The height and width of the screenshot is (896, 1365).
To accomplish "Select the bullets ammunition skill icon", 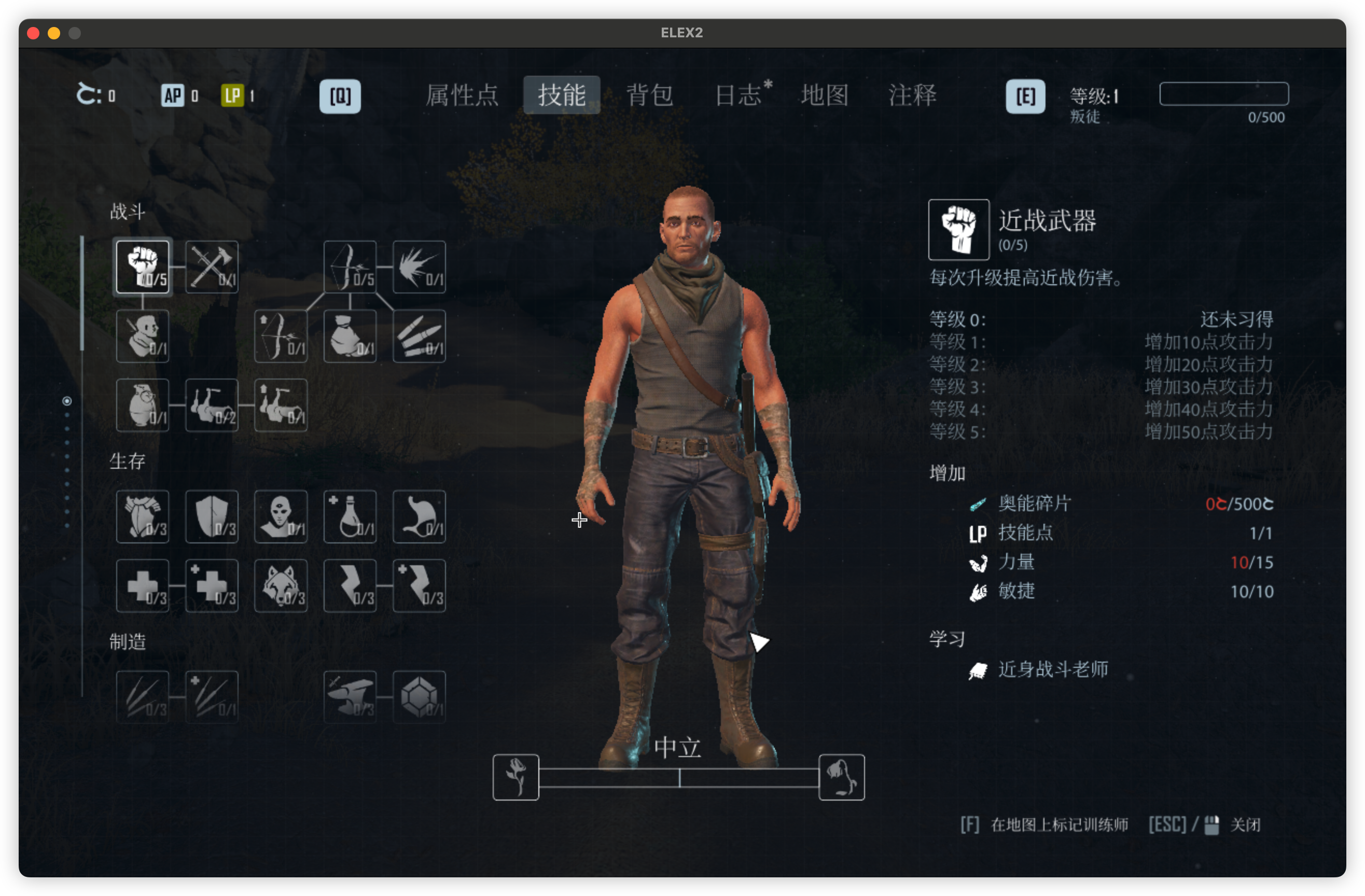I will click(419, 337).
